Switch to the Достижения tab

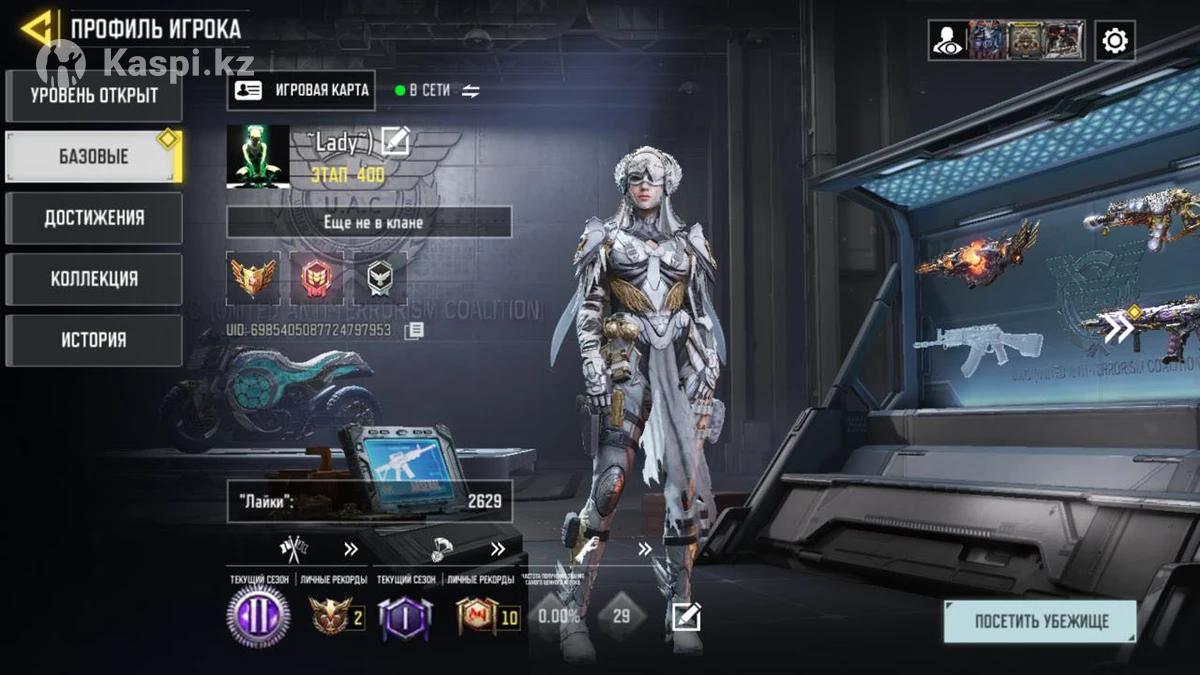click(94, 218)
